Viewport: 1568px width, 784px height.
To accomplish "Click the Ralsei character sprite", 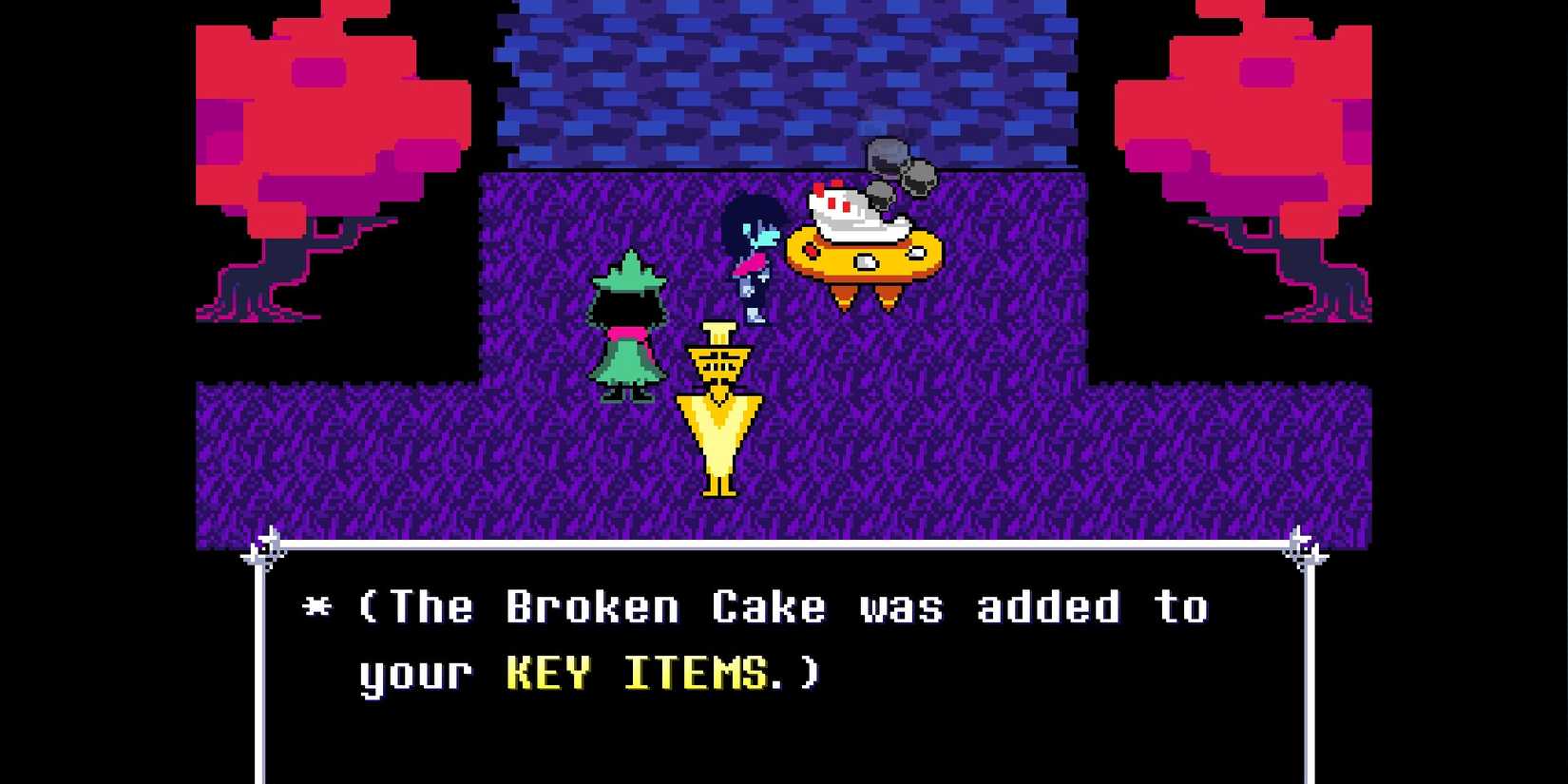I will pos(627,323).
